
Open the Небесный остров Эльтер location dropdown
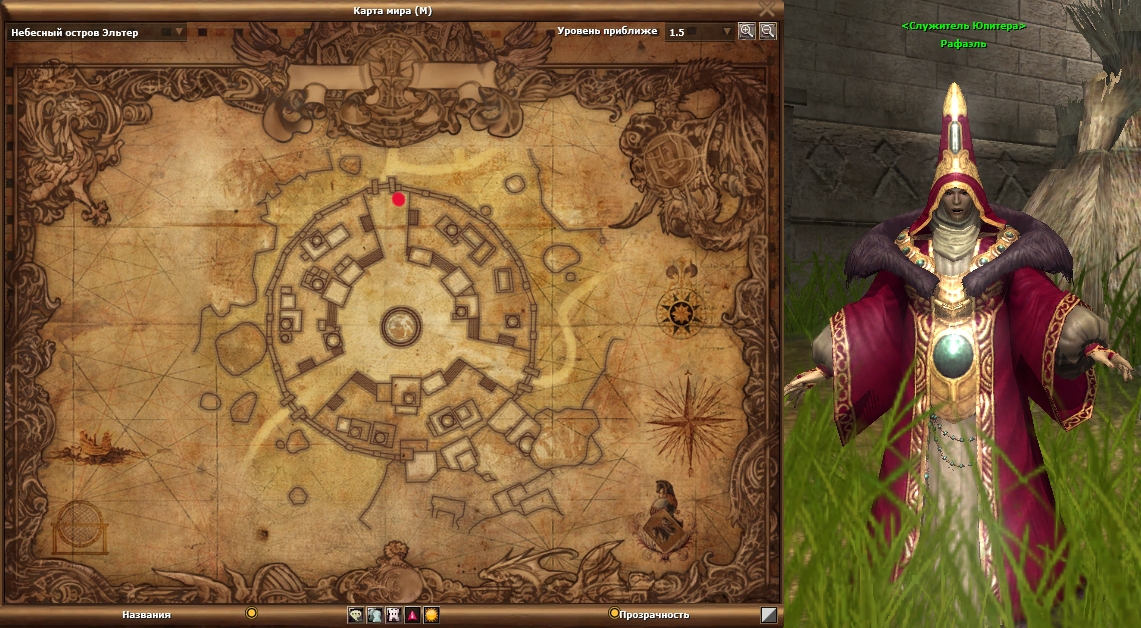(x=180, y=32)
